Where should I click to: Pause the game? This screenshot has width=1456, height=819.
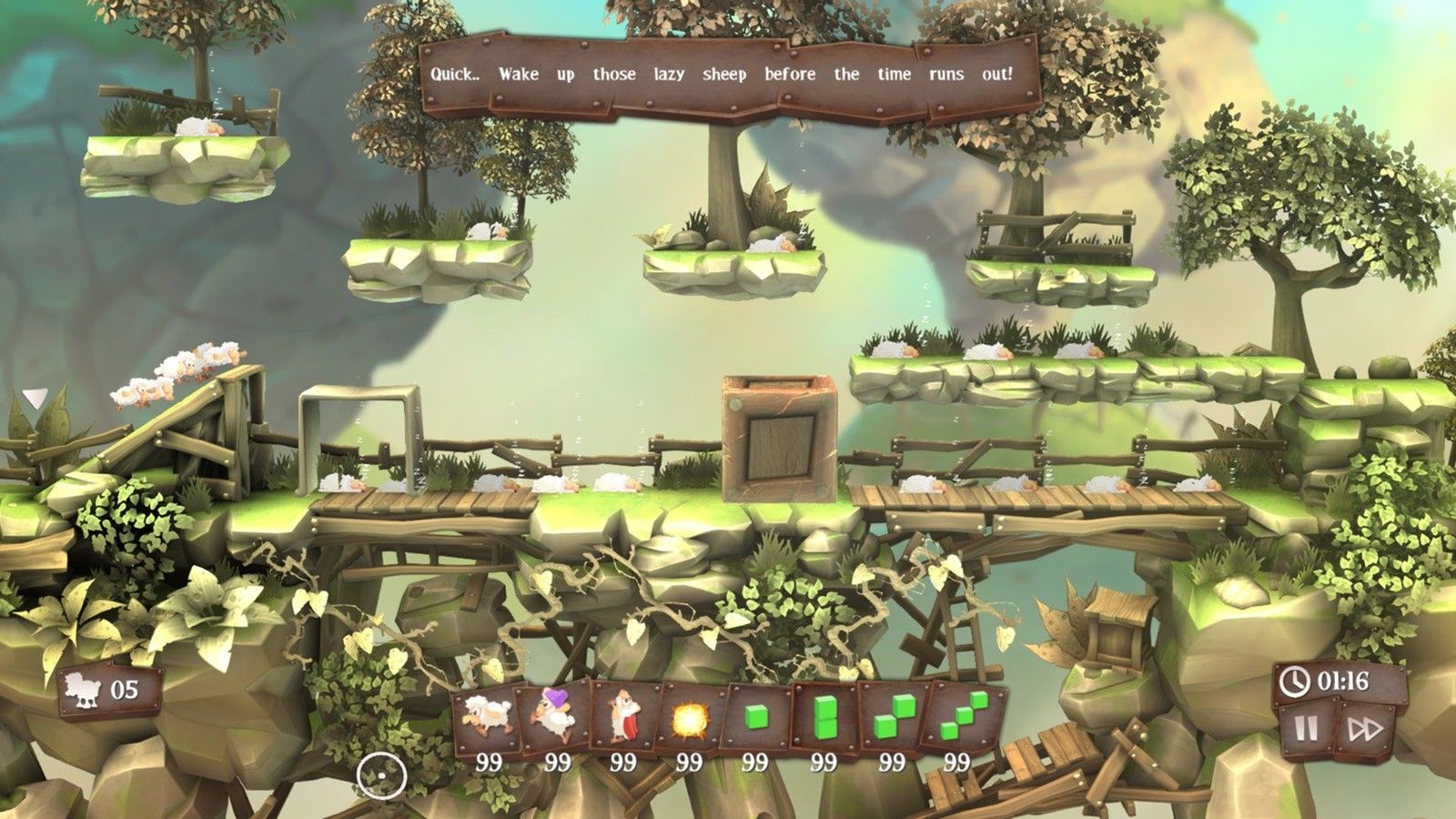coord(1307,729)
